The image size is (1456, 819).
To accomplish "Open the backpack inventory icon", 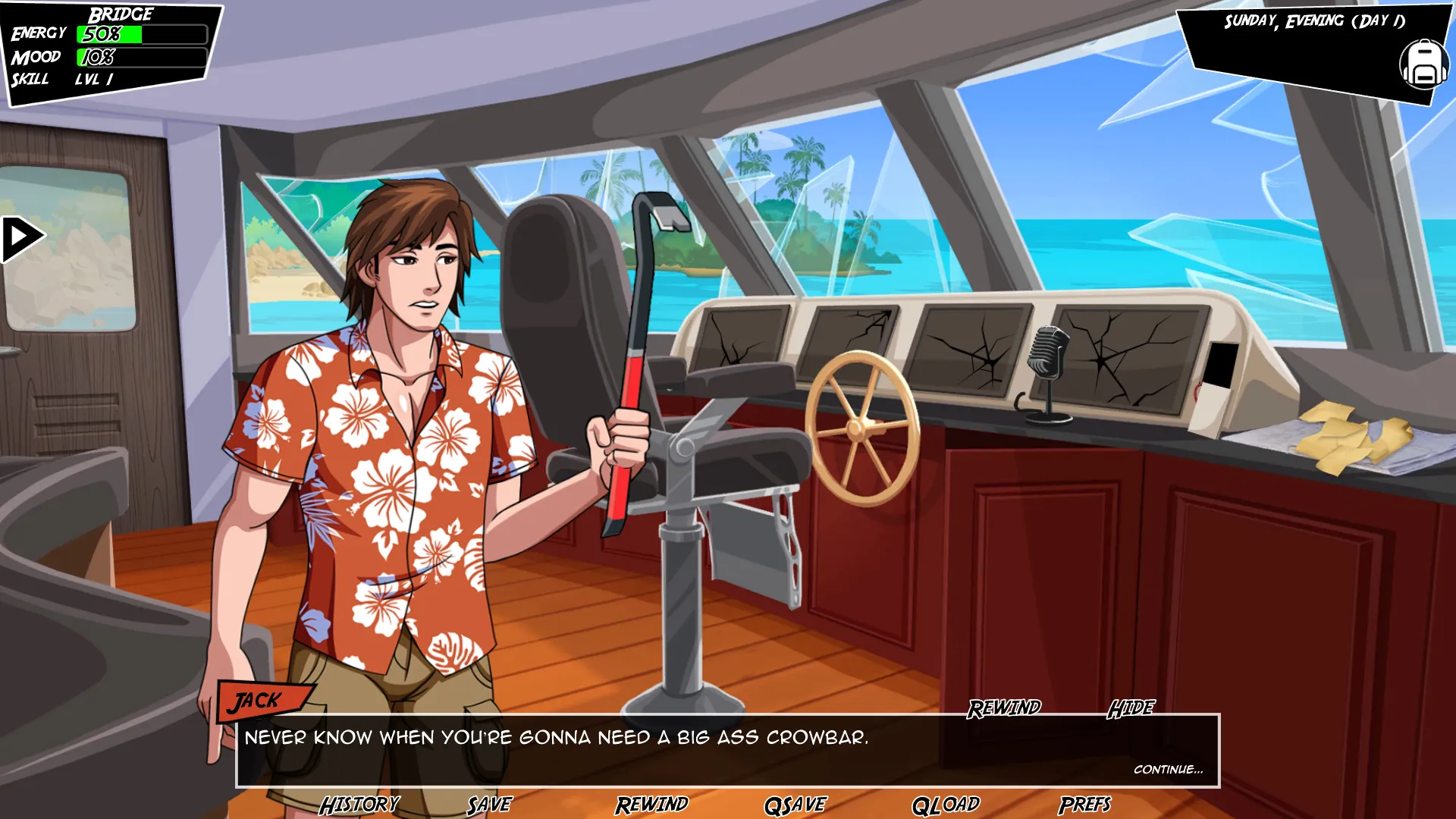I will tap(1423, 64).
